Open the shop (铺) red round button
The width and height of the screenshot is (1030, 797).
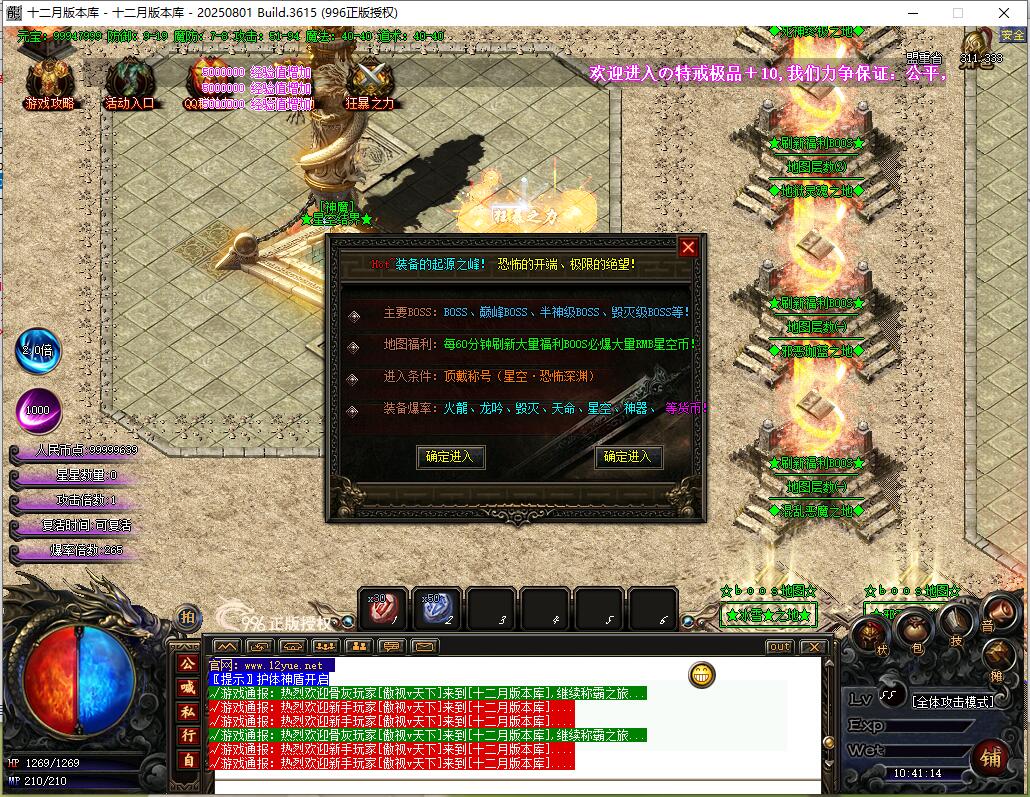[990, 757]
